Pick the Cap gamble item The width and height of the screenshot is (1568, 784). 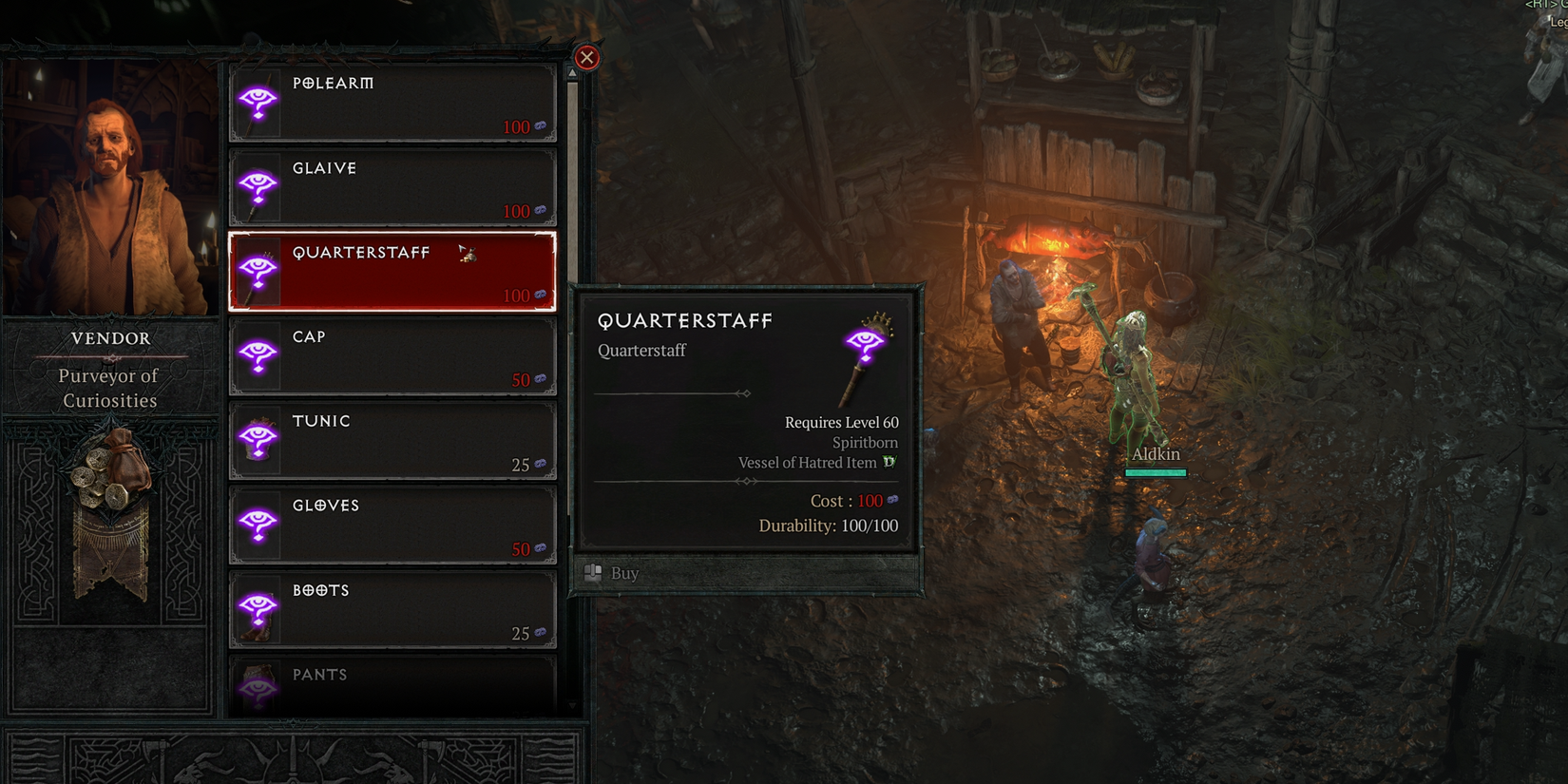point(392,356)
